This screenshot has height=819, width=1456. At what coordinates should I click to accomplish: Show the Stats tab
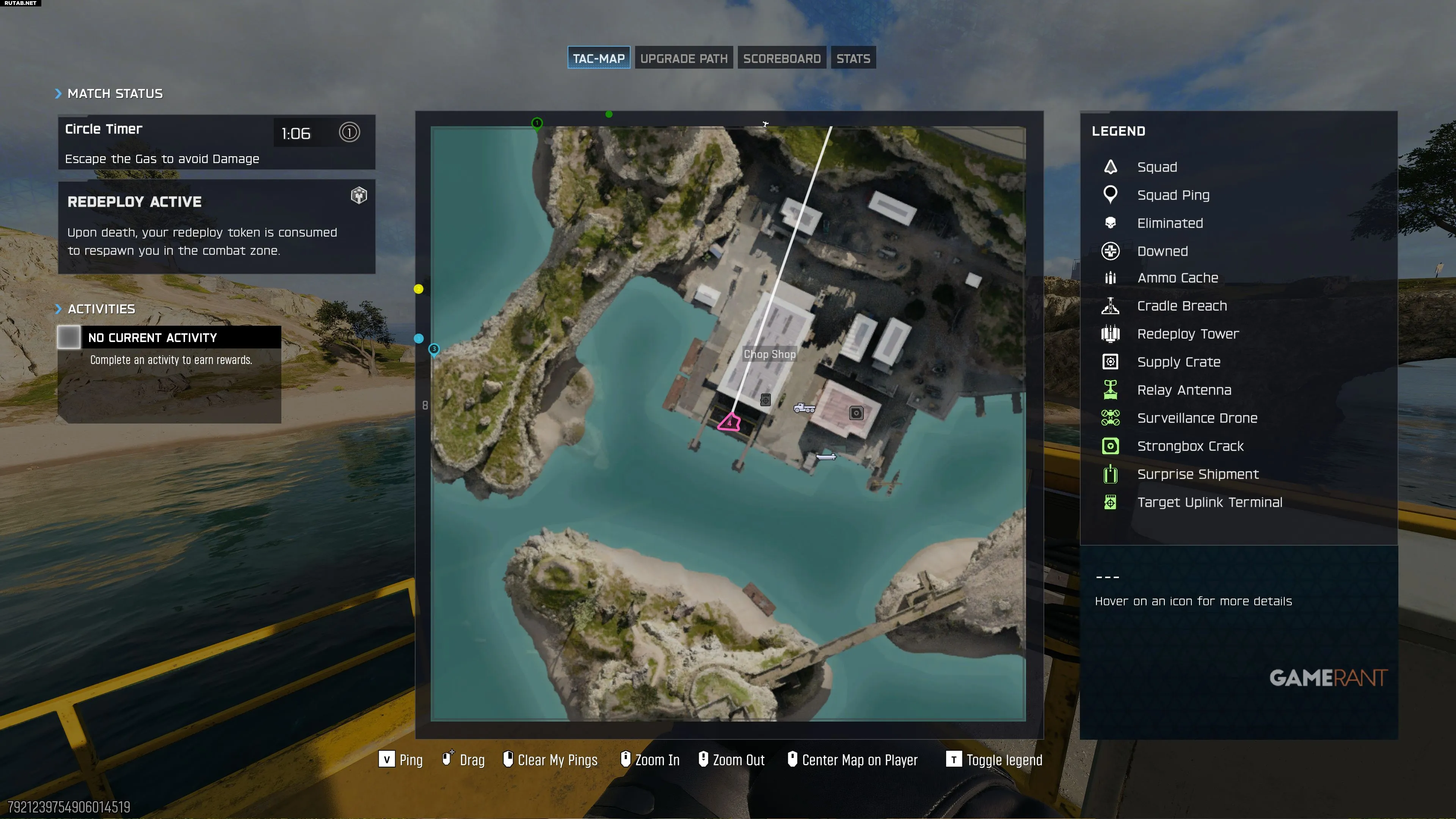pos(853,58)
